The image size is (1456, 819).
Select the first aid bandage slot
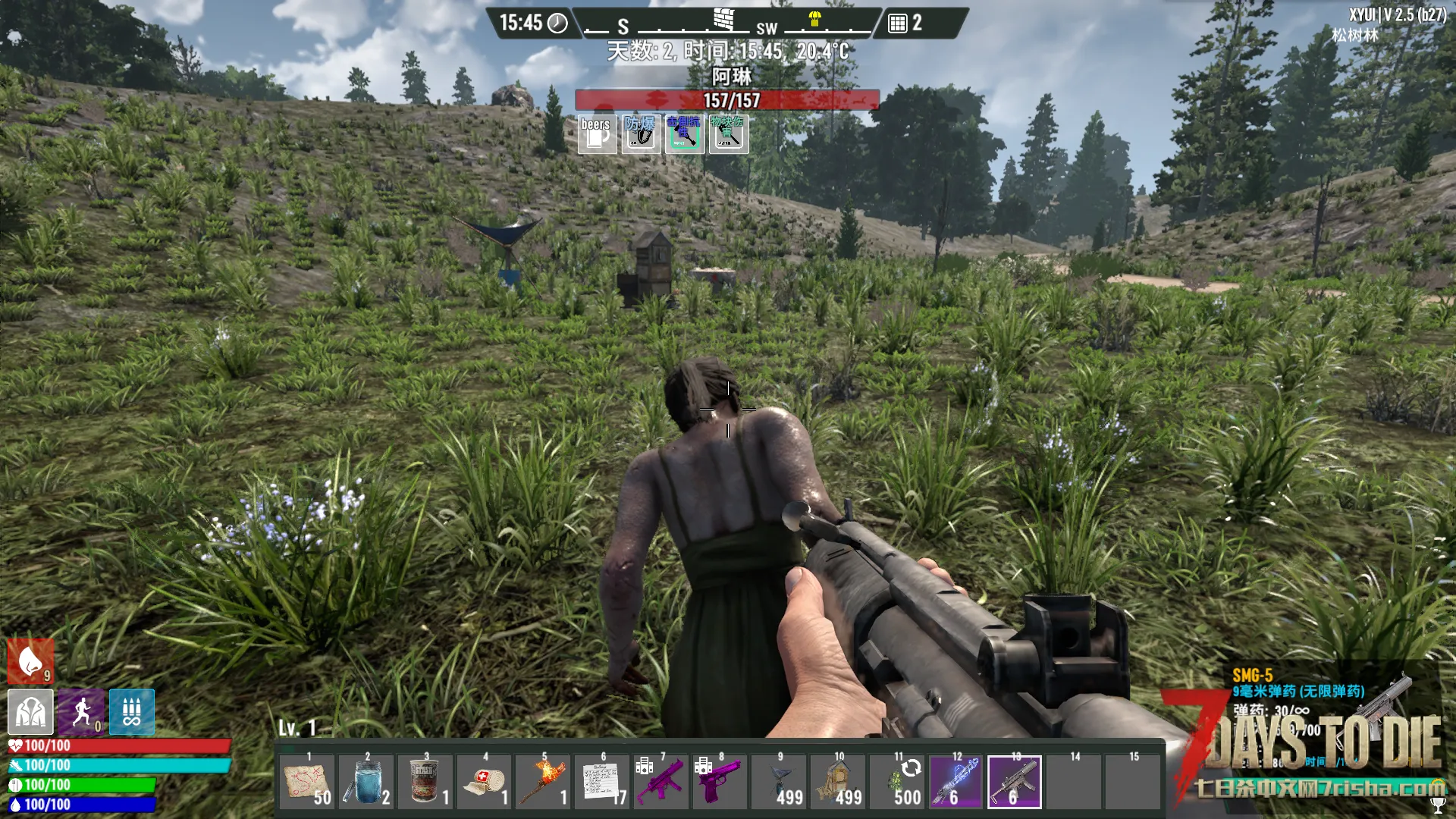point(485,782)
